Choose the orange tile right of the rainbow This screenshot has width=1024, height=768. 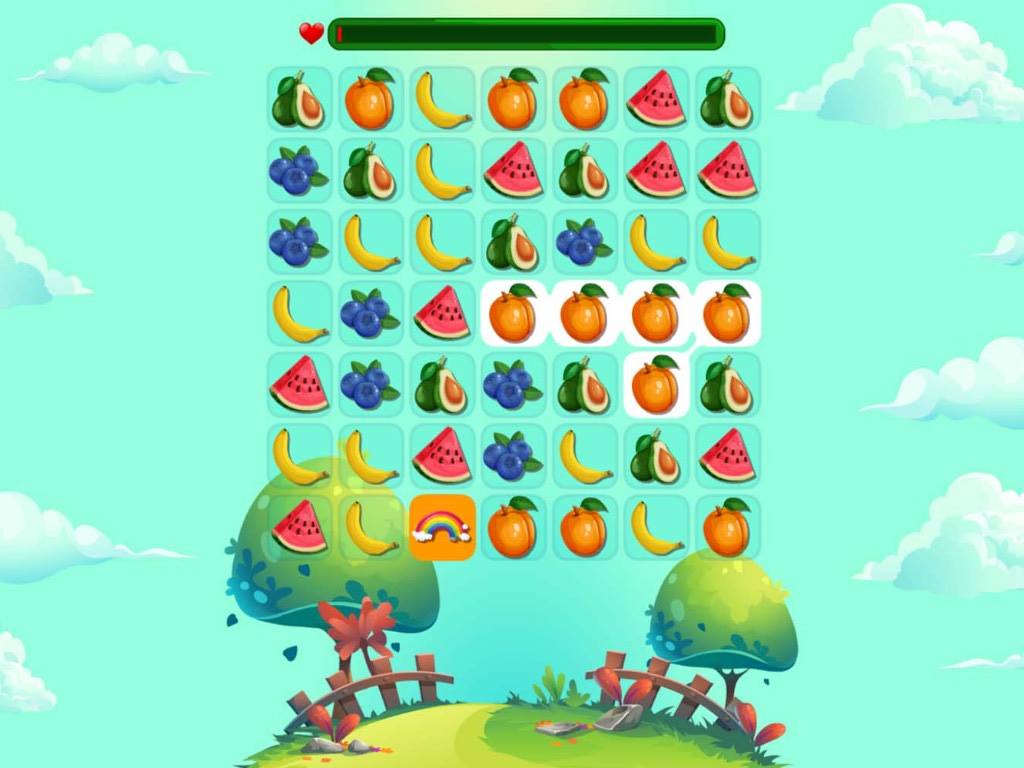click(513, 527)
